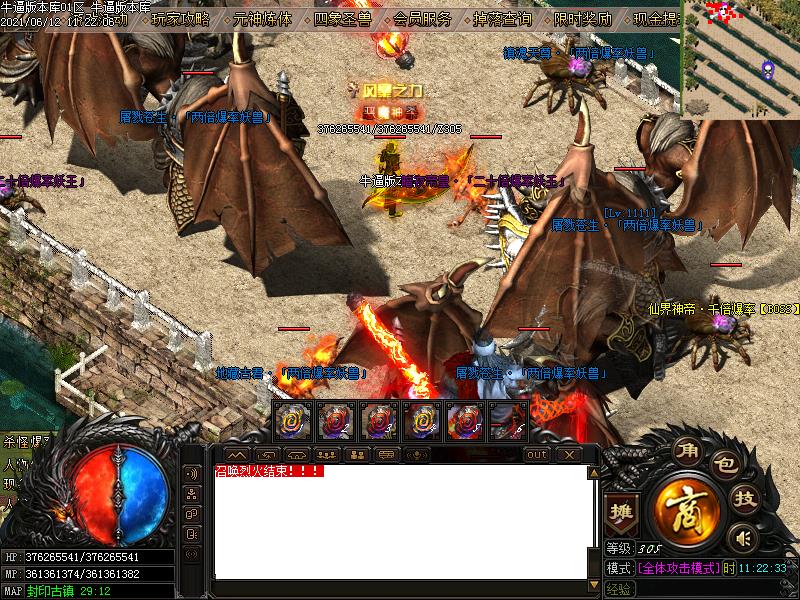Toggle the sound speaker button
Viewport: 800px width, 600px height.
tap(742, 538)
